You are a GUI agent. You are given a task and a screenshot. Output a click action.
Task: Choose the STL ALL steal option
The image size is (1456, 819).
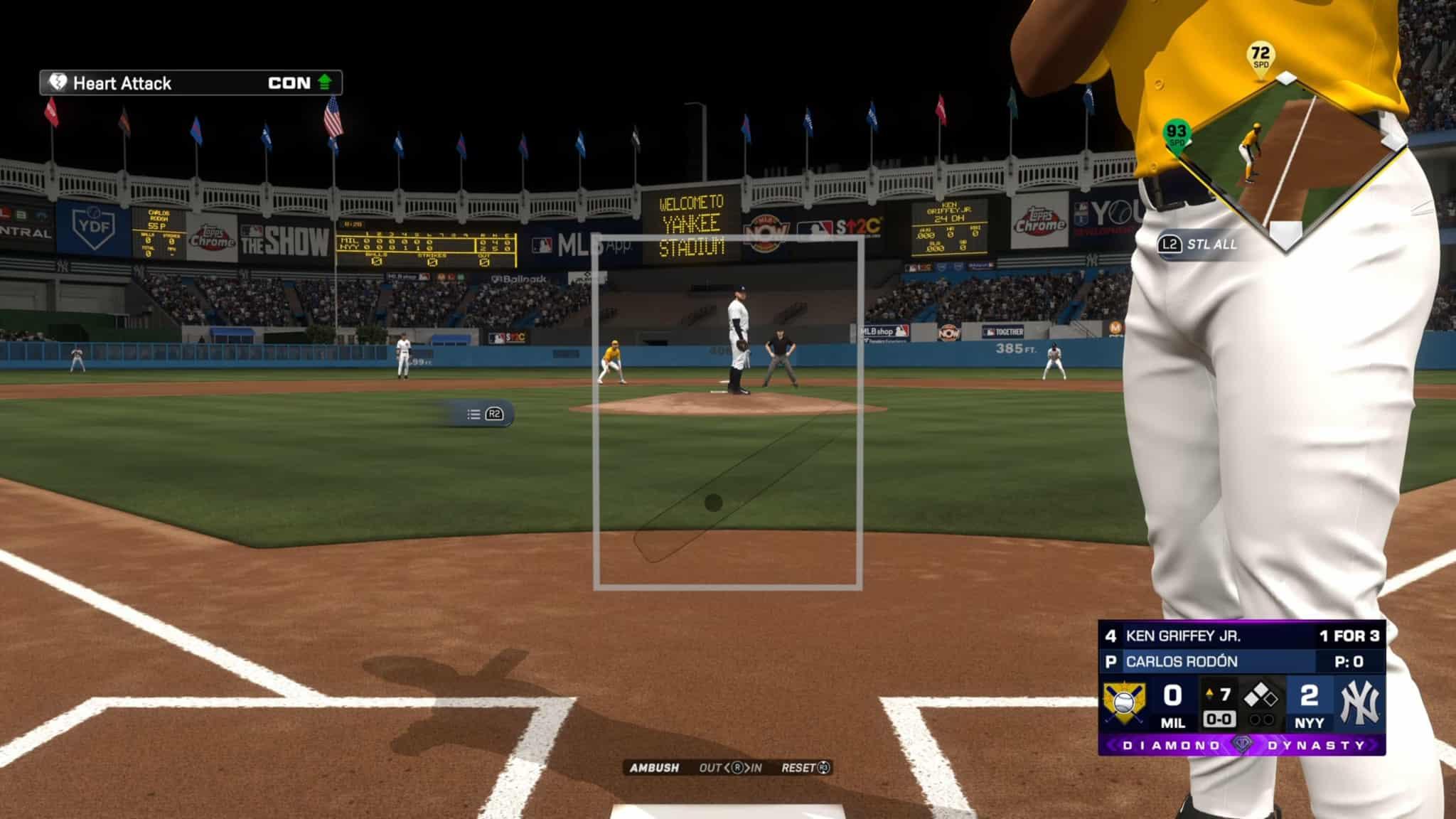tap(1201, 245)
